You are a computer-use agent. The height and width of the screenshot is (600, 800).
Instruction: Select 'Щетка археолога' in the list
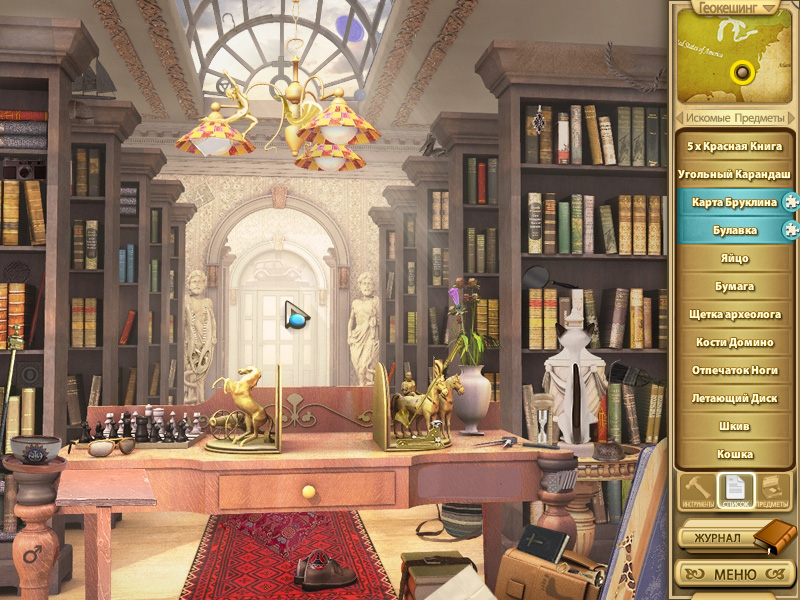coord(734,314)
